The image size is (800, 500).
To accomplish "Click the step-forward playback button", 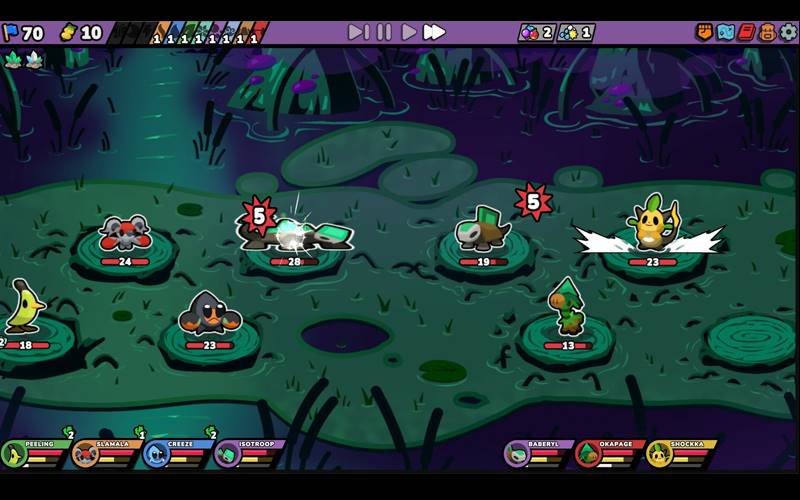I will pyautogui.click(x=358, y=32).
